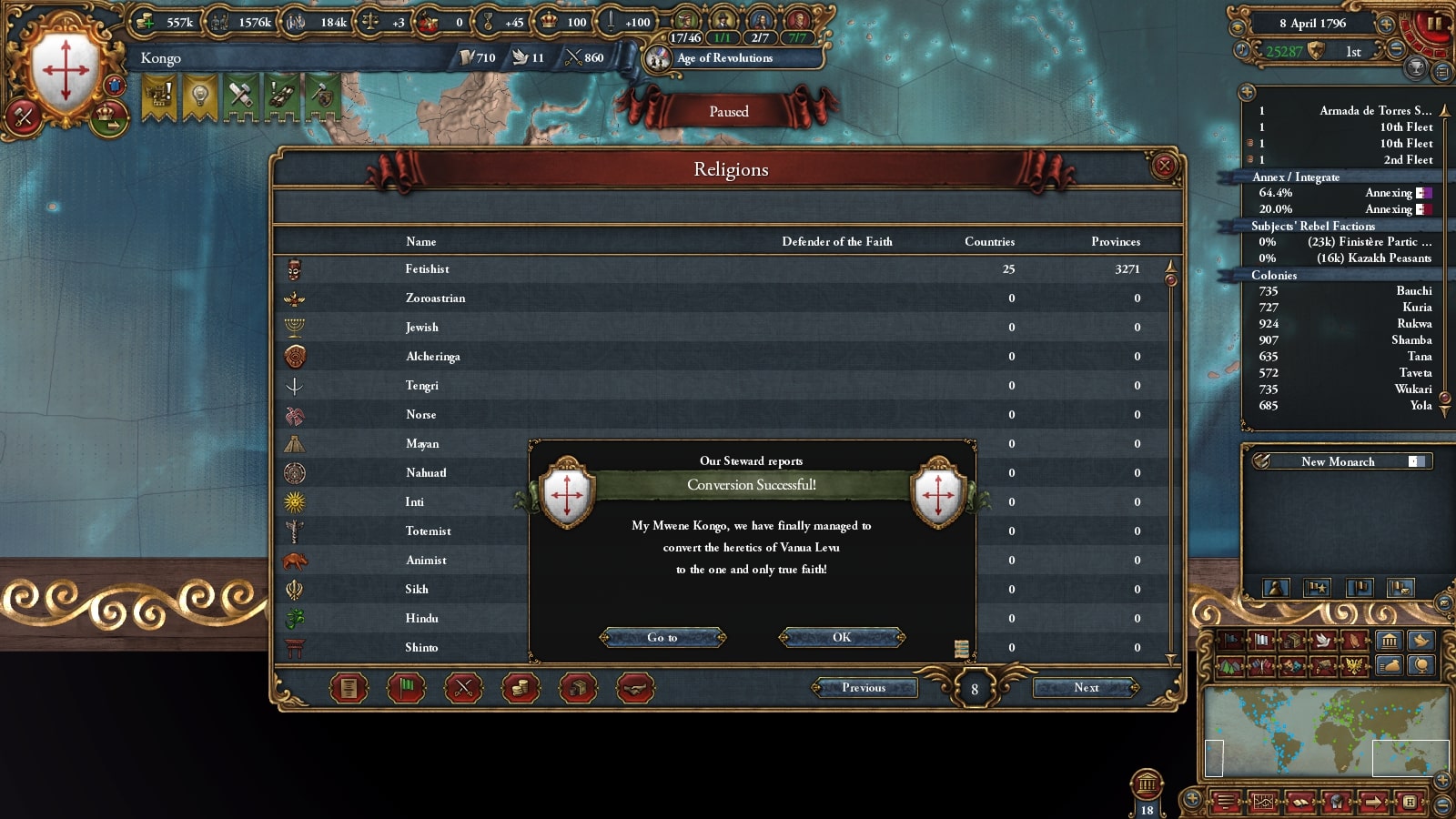The image size is (1456, 819).
Task: Select the Finistère Particularists rebel faction entry
Action: [1369, 242]
